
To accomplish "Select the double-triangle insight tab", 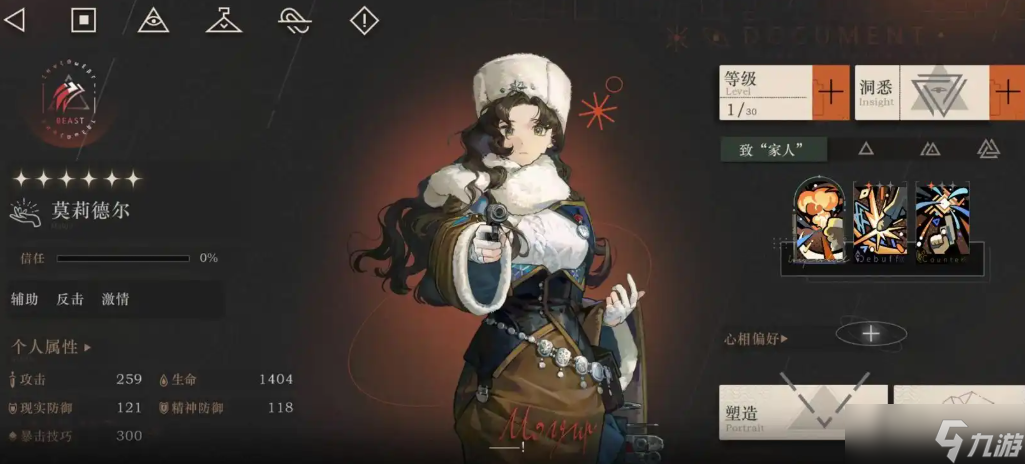I will click(930, 149).
